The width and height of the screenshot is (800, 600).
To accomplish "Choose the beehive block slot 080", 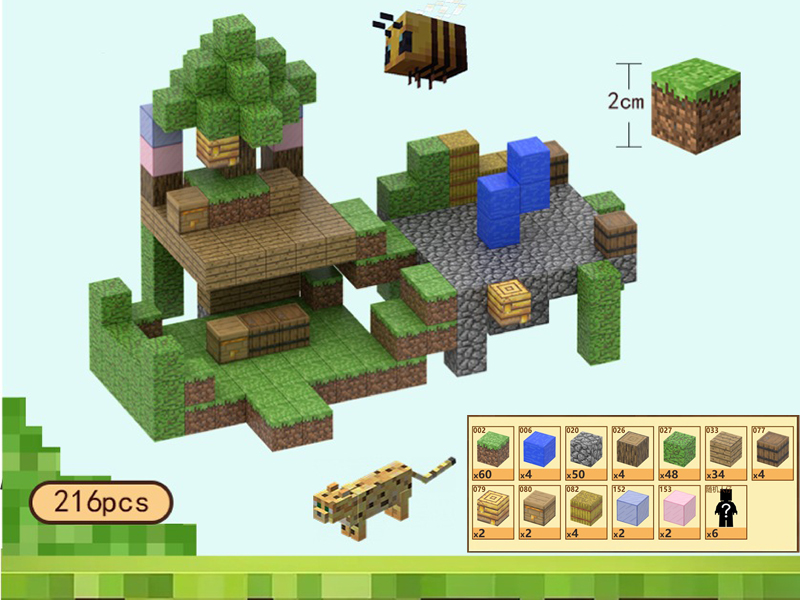I will click(539, 510).
